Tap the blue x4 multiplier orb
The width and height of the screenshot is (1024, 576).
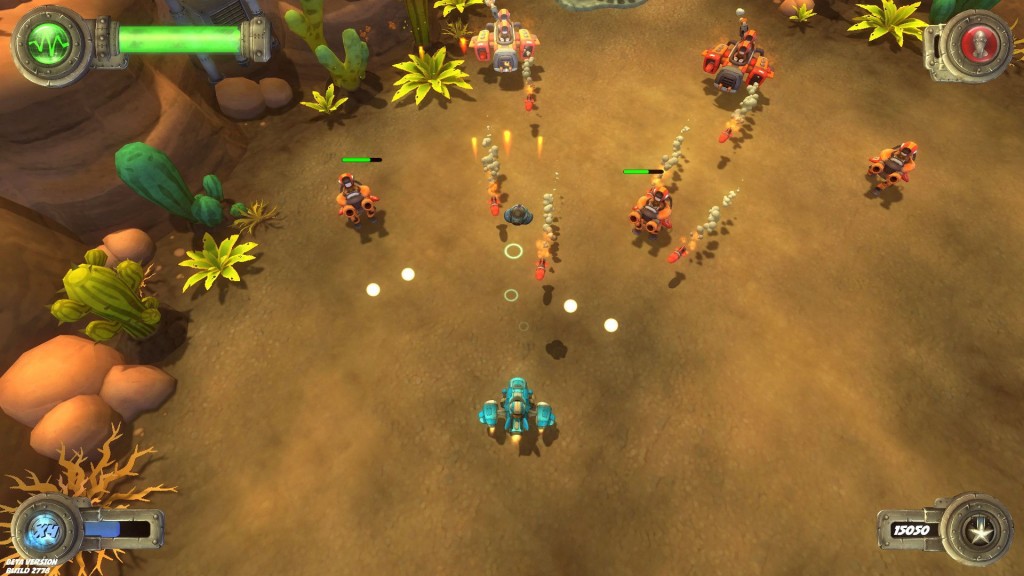tap(46, 527)
